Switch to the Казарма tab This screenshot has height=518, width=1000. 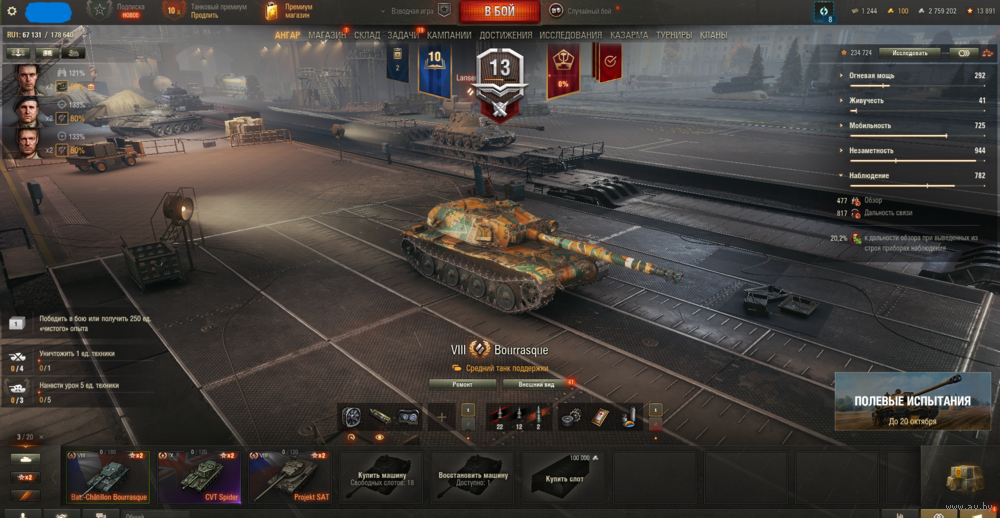coord(629,35)
